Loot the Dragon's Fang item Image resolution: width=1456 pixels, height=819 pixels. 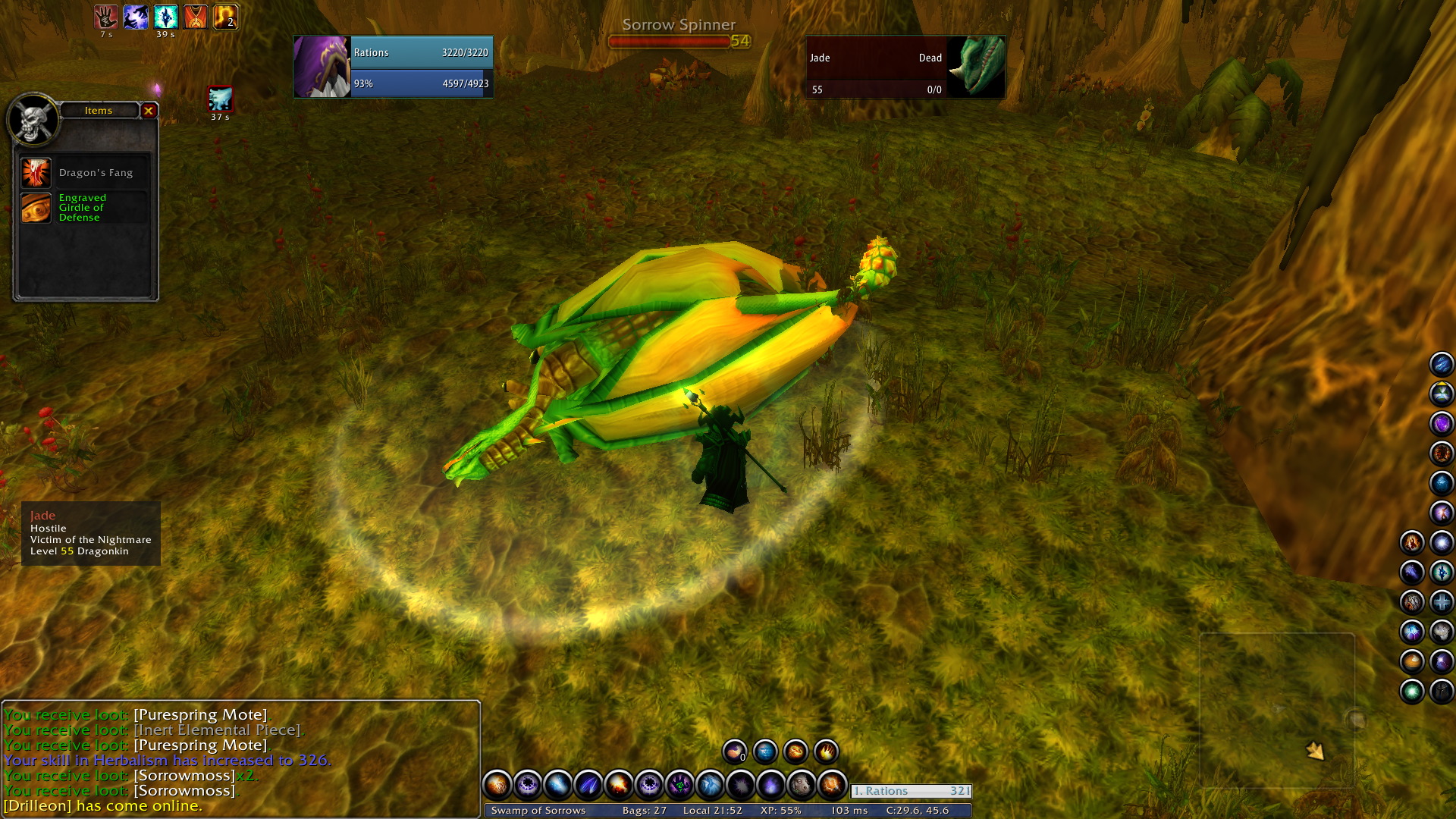36,173
